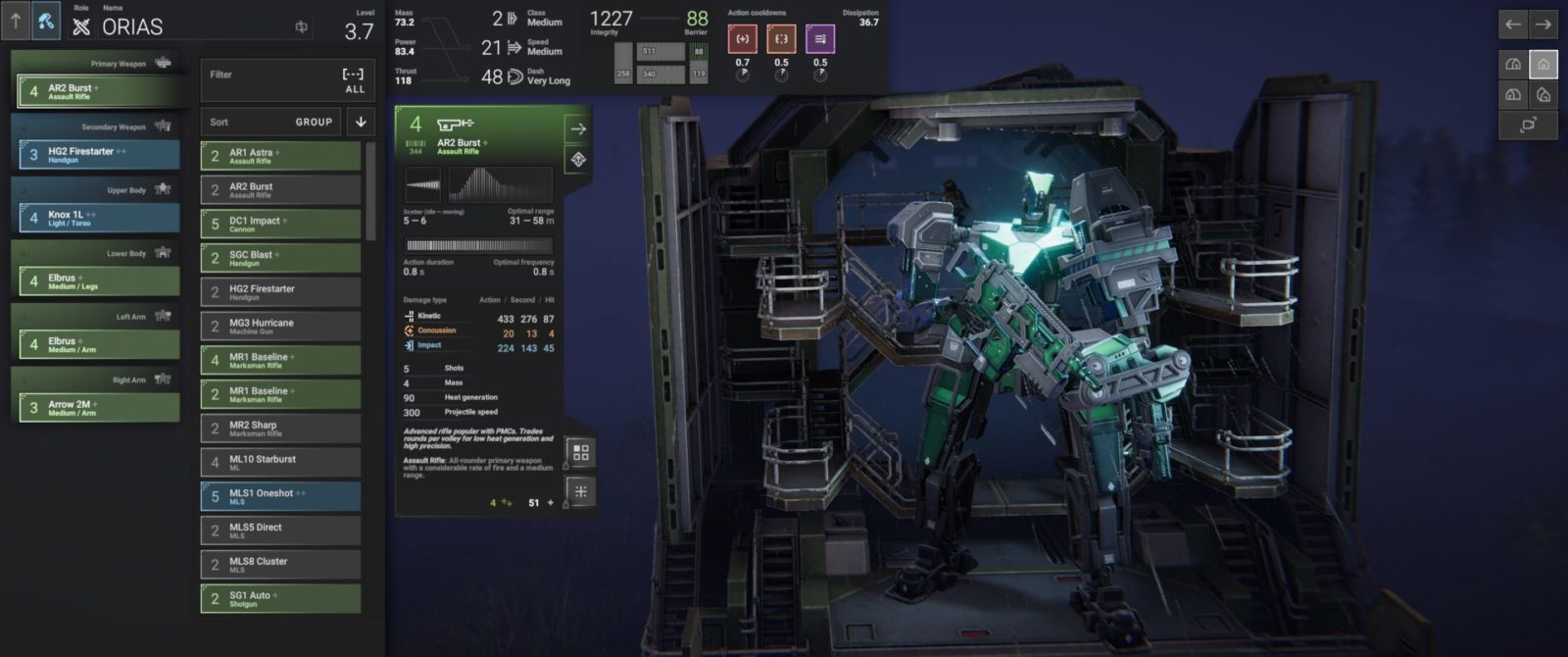Change the Sort GROUP setting
The width and height of the screenshot is (1568, 657).
[270, 123]
